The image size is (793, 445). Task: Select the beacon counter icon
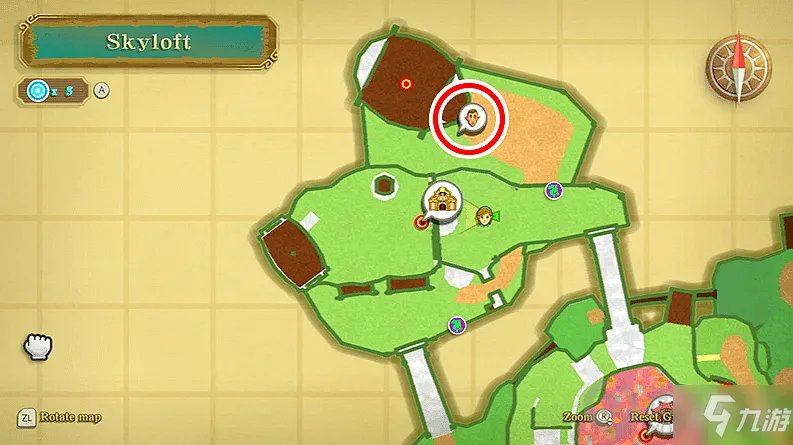click(39, 91)
